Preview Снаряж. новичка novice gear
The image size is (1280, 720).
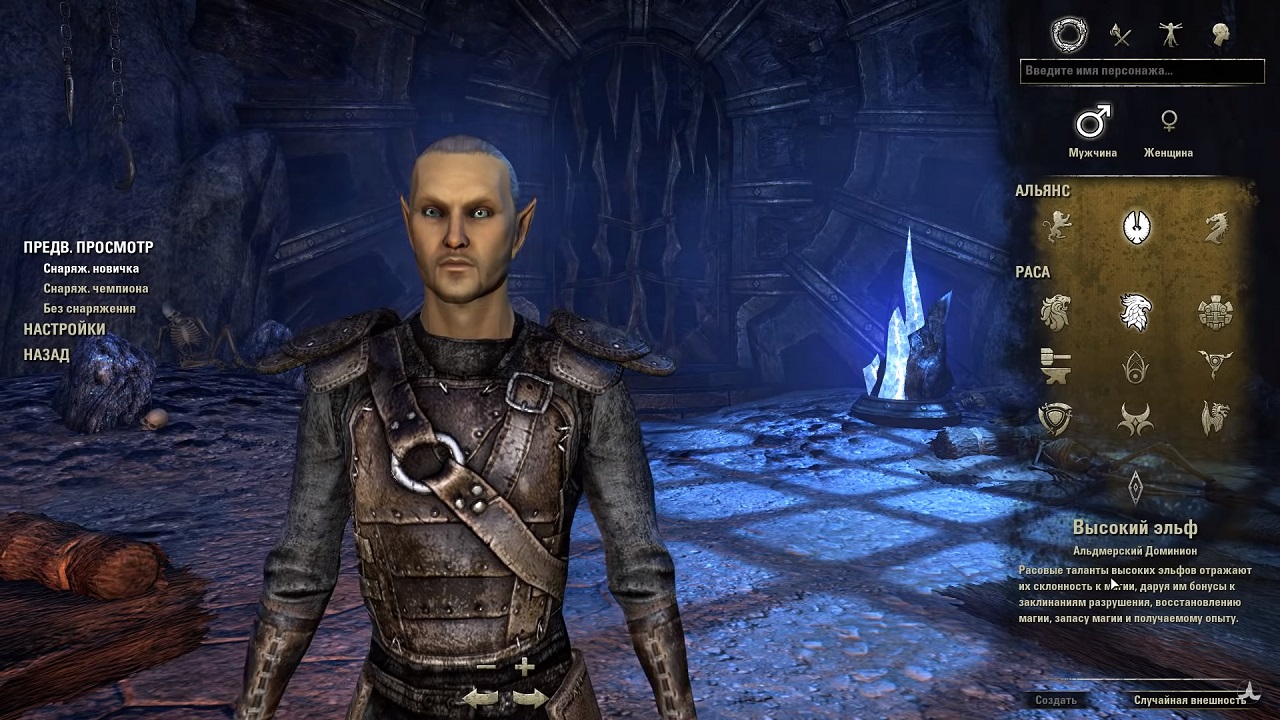point(91,269)
